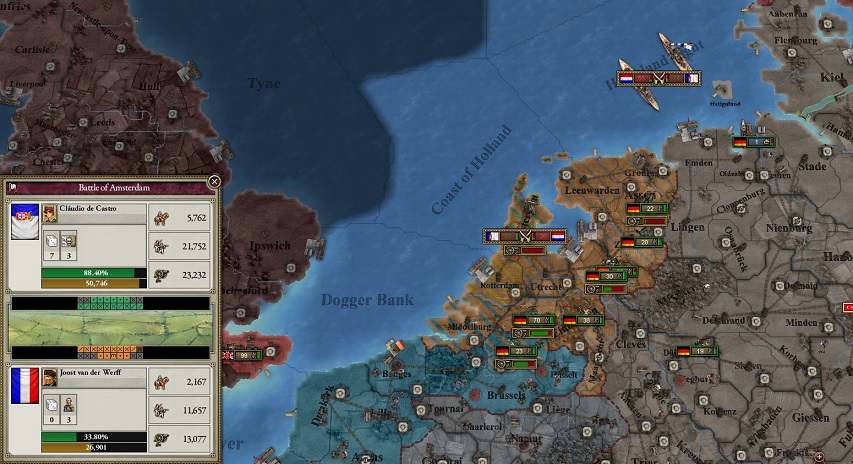Select the German army with 38 strength
Image resolution: width=853 pixels, height=464 pixels.
pos(584,320)
